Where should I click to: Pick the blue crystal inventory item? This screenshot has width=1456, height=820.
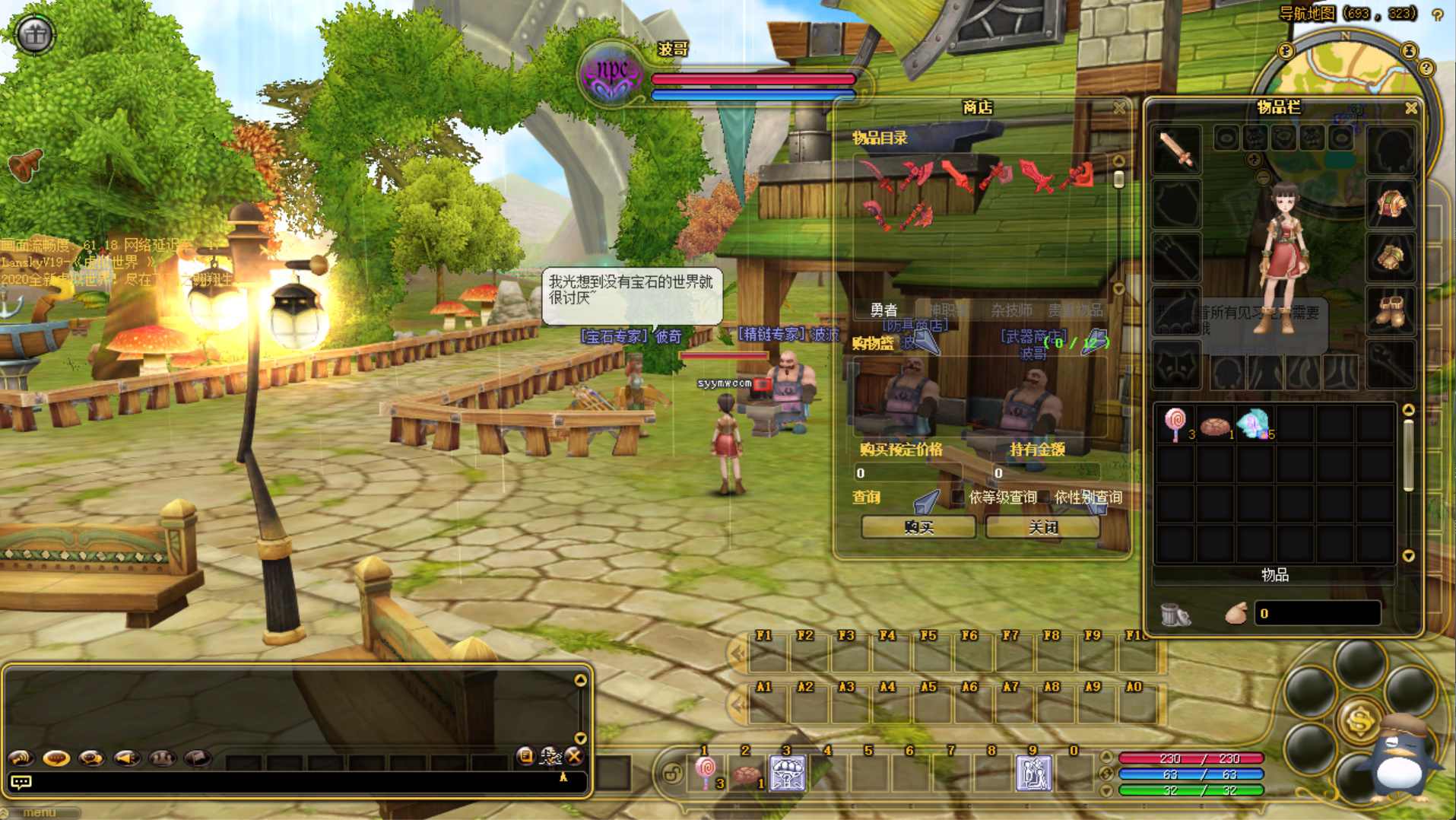1254,423
